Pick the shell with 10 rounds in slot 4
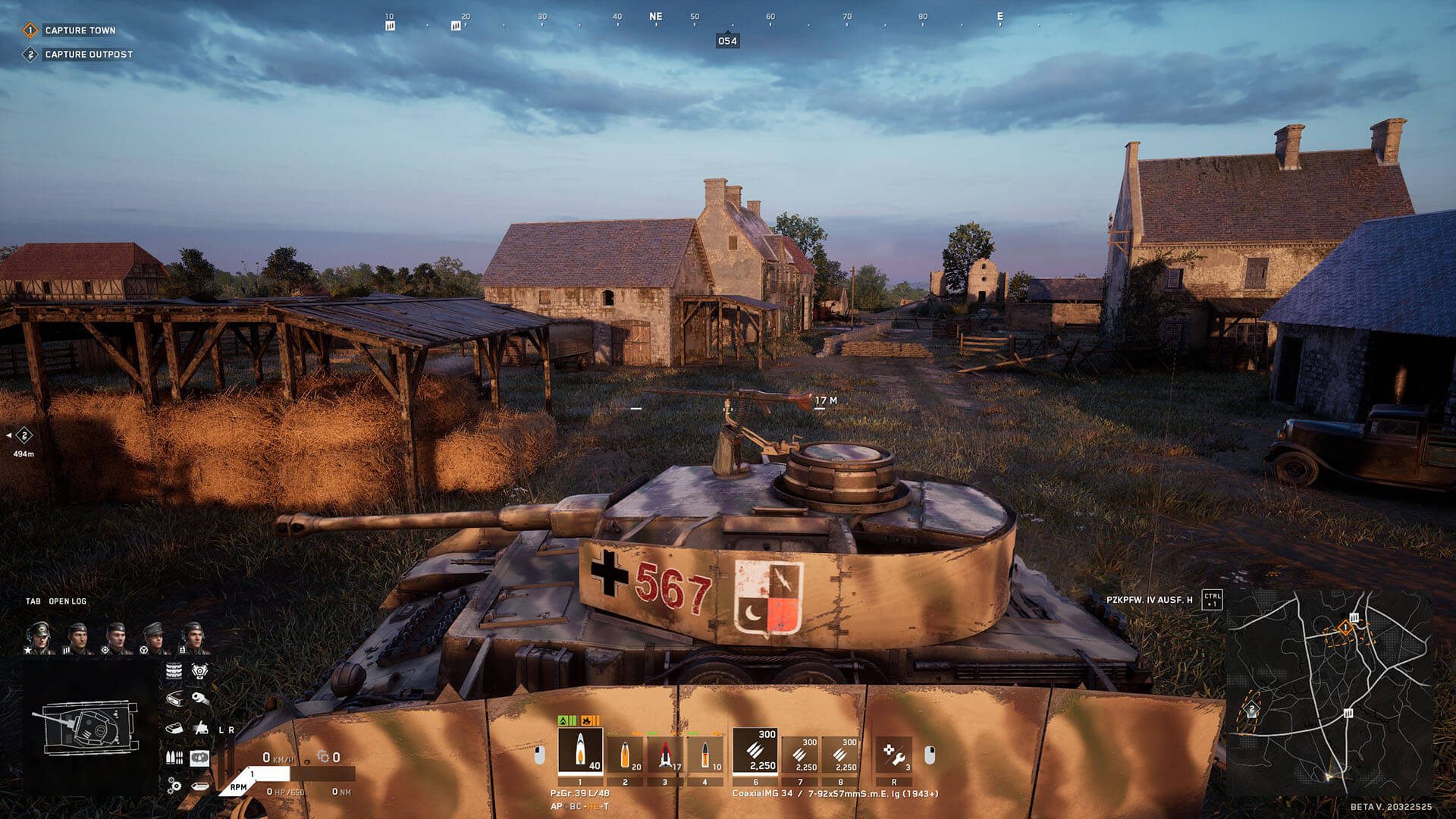This screenshot has height=819, width=1456. pos(705,755)
